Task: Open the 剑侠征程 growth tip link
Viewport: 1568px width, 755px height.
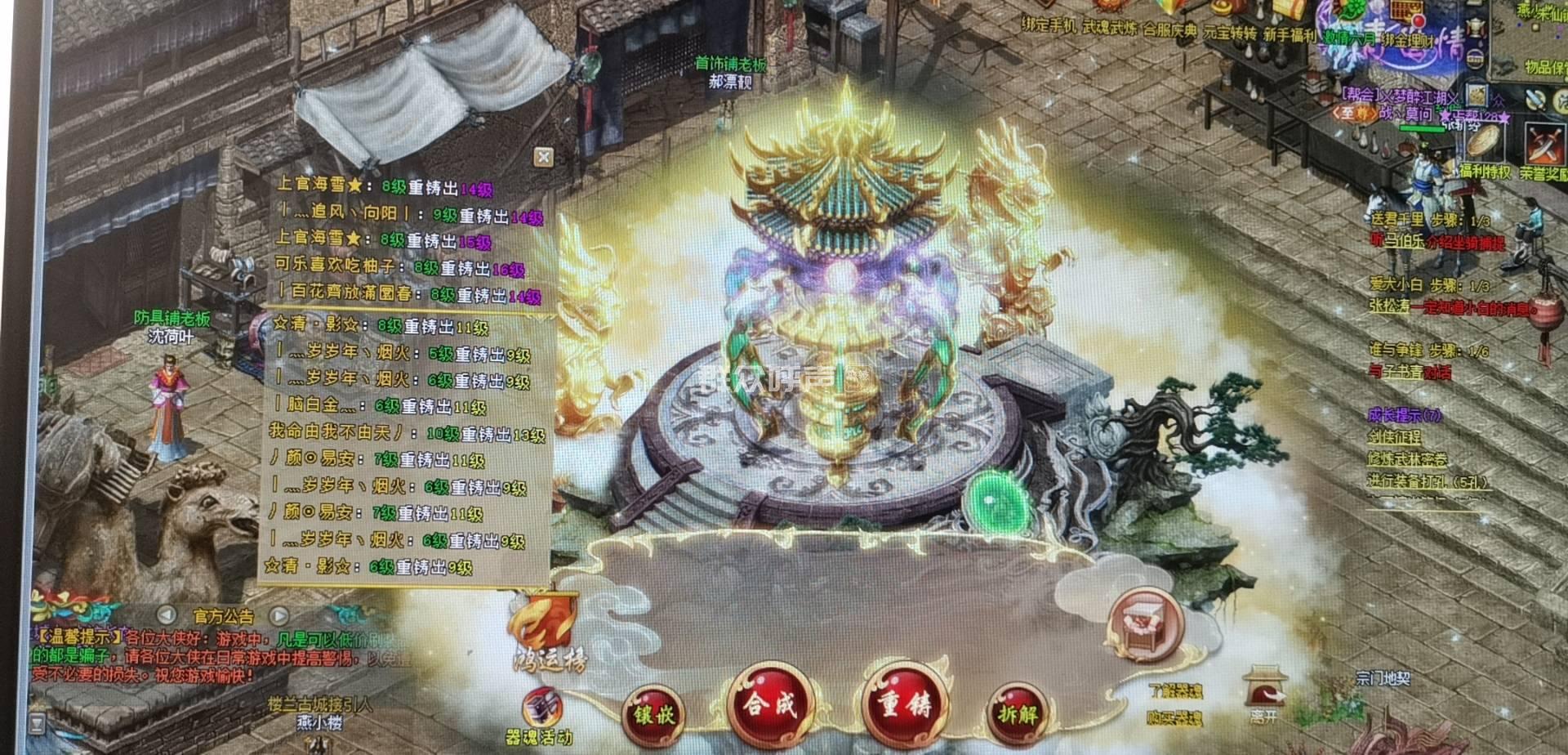Action: tap(1395, 438)
